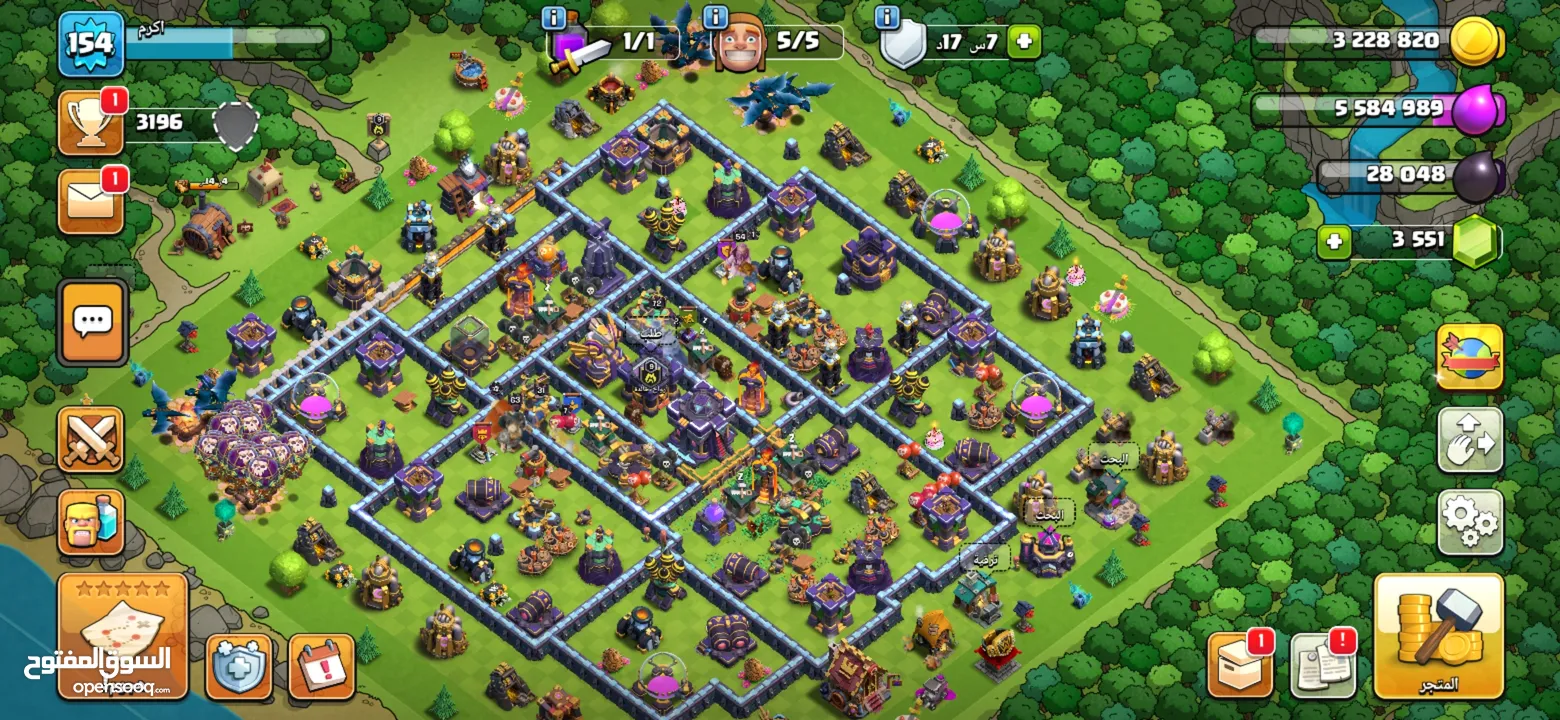Open the layout editor hand button
Screen dimensions: 1560x720
coord(1470,439)
